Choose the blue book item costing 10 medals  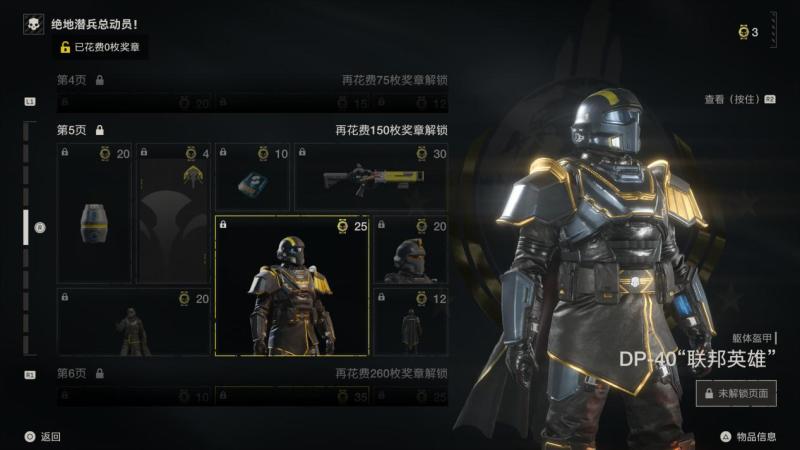pyautogui.click(x=252, y=178)
